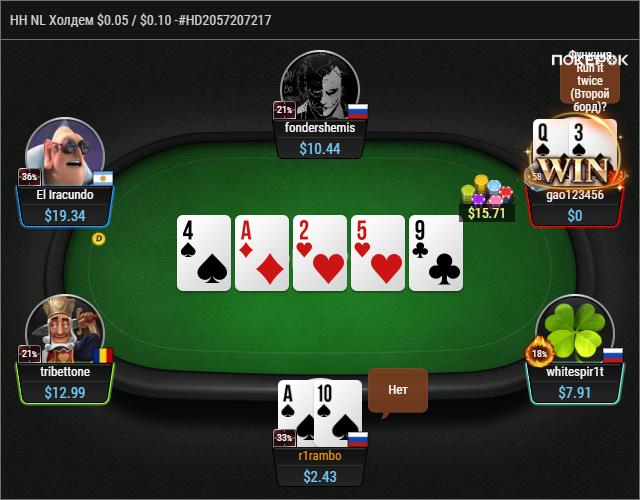Select whitespir1t's clover avatar
Screen dimensions: 640x500
(575, 330)
